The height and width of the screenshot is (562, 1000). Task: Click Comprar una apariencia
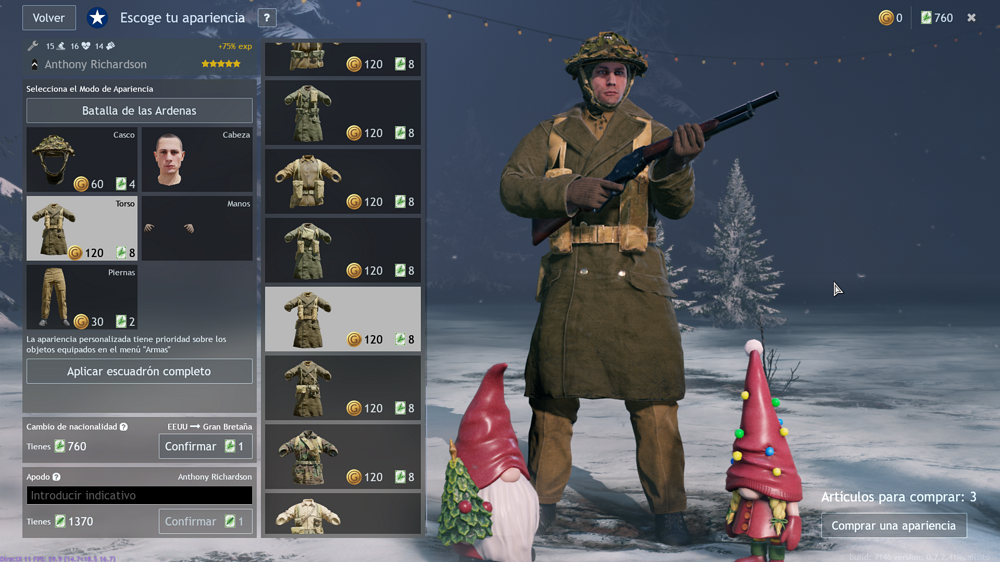coord(894,526)
